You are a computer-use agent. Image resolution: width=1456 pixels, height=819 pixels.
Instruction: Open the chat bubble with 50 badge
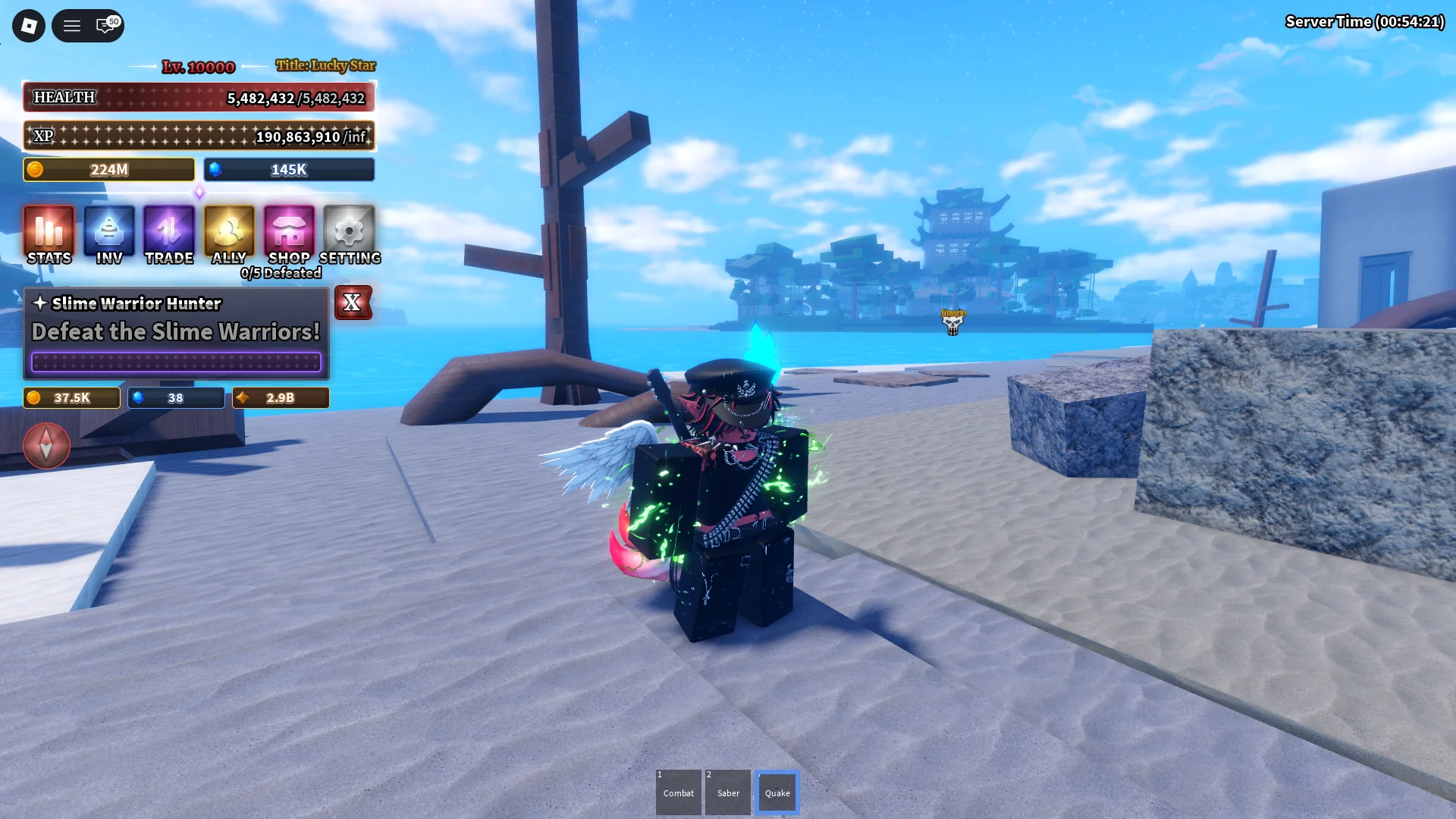(x=102, y=26)
